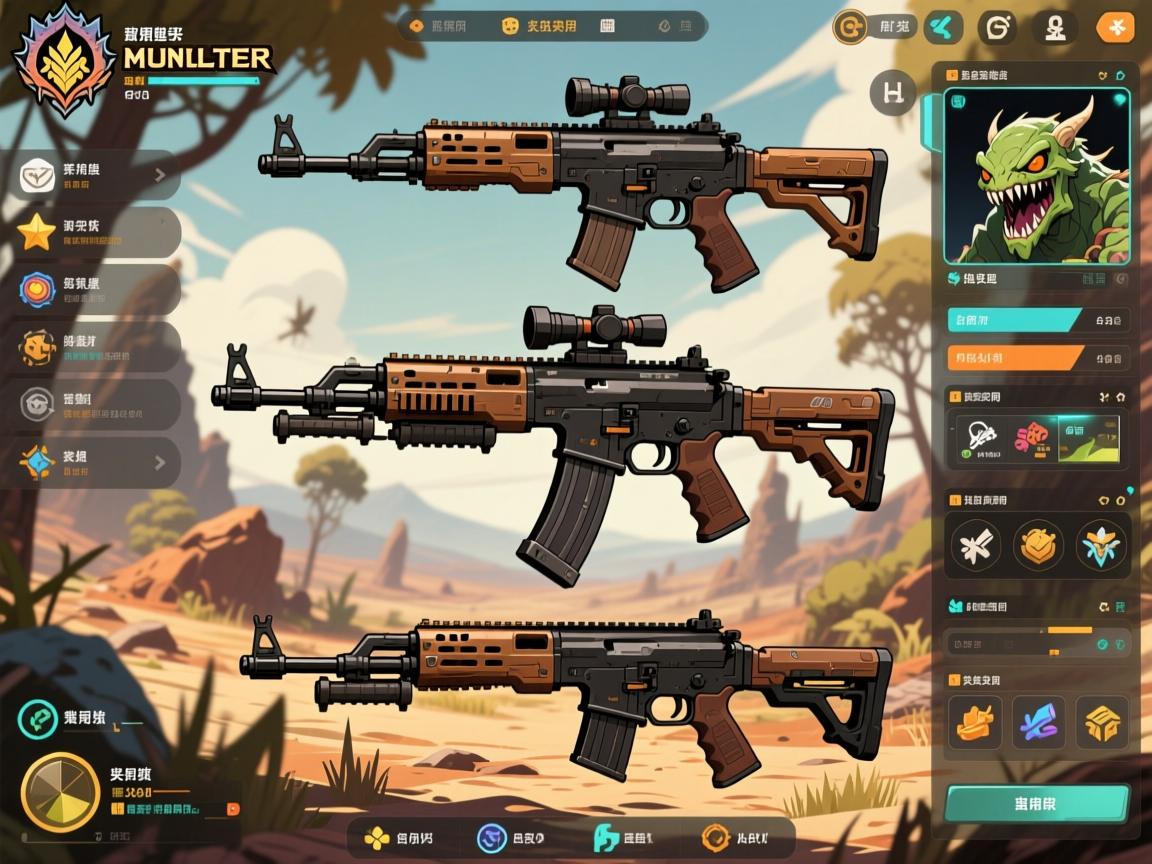
Task: Select the blue winged crest round icon
Action: coord(1101,546)
